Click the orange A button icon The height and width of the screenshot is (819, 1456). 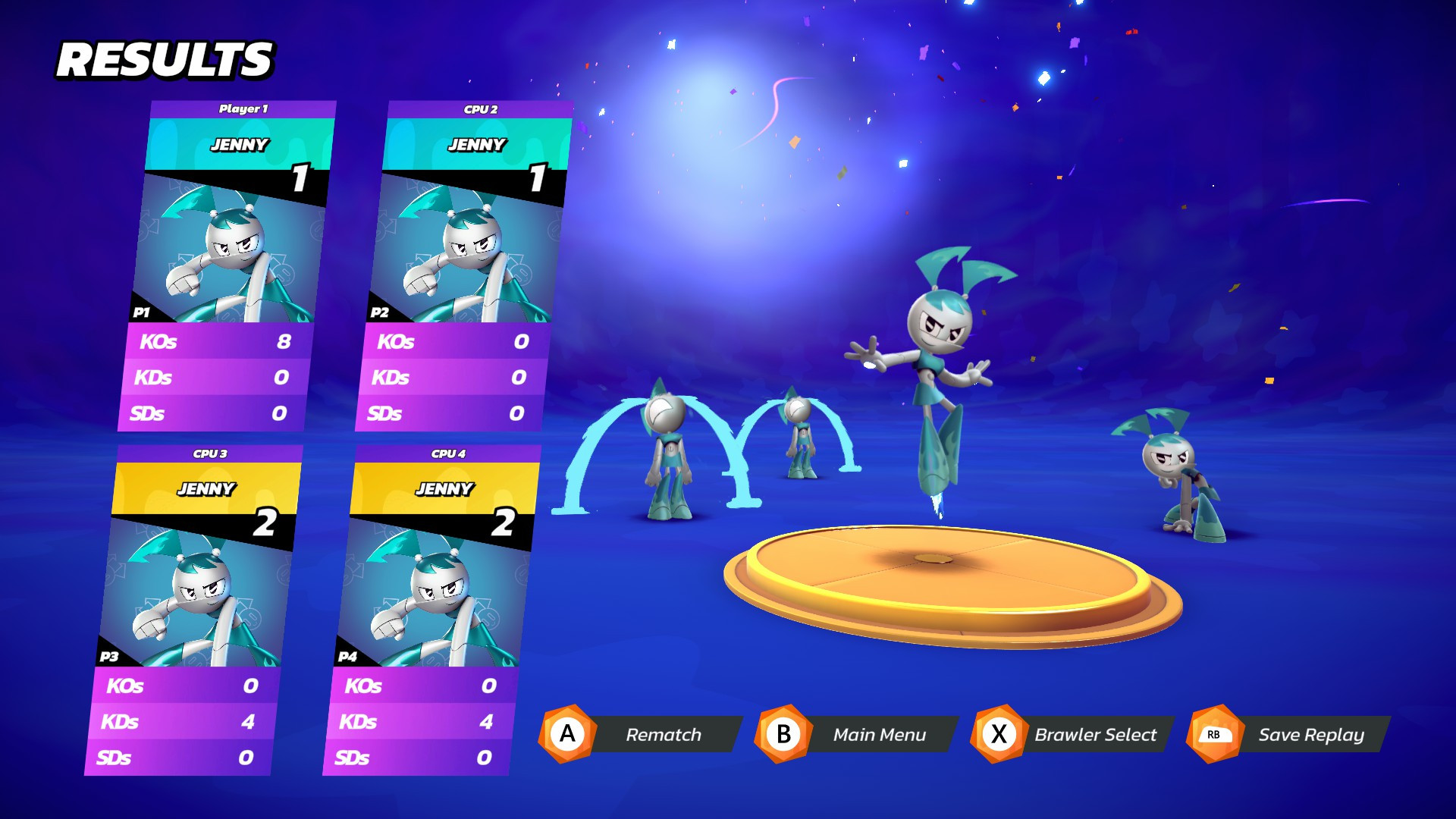click(566, 734)
